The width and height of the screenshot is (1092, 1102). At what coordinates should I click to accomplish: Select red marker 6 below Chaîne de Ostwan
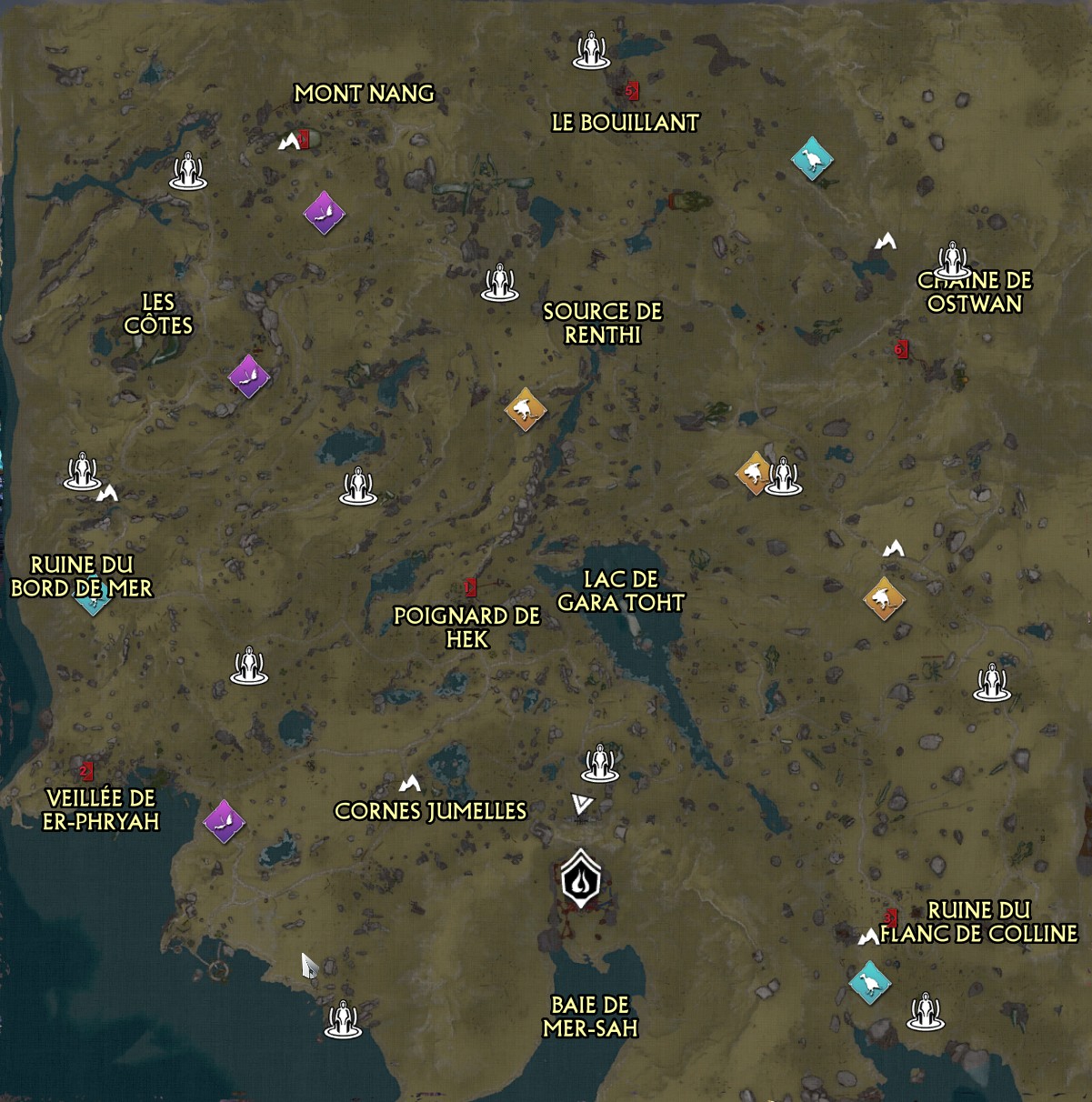901,349
